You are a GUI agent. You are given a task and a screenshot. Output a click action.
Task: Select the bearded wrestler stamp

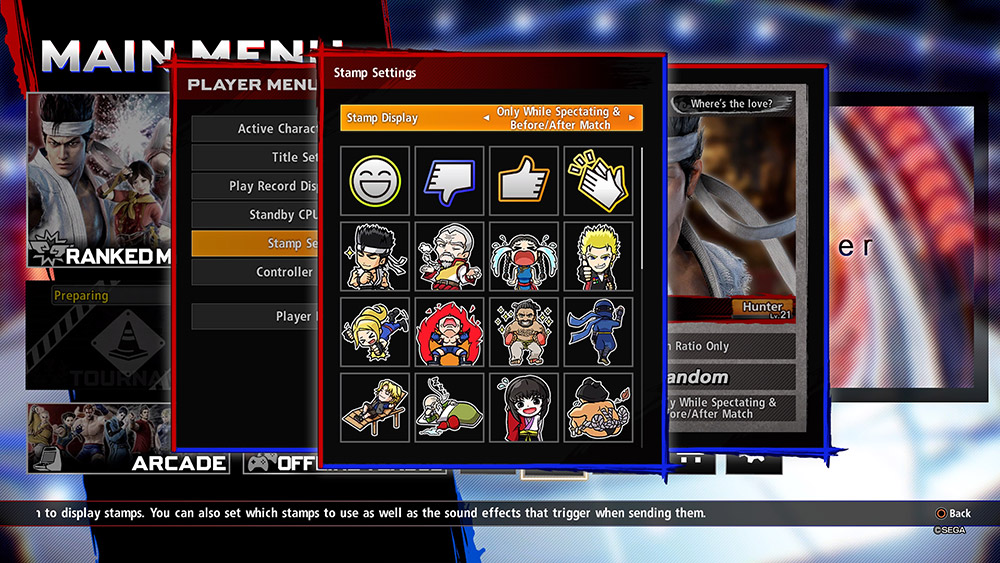pyautogui.click(x=523, y=331)
